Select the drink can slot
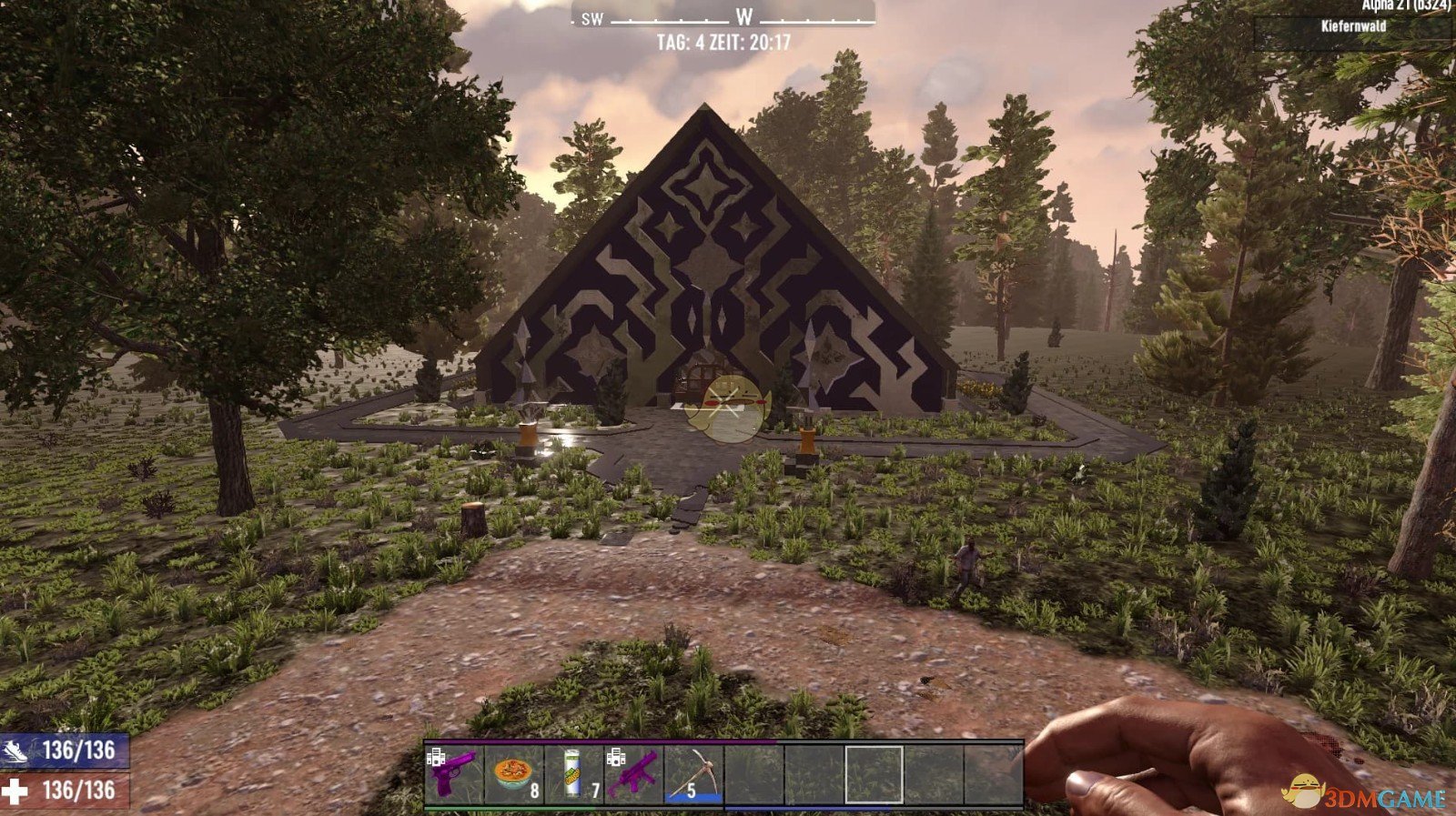The image size is (1456, 816). [x=574, y=774]
